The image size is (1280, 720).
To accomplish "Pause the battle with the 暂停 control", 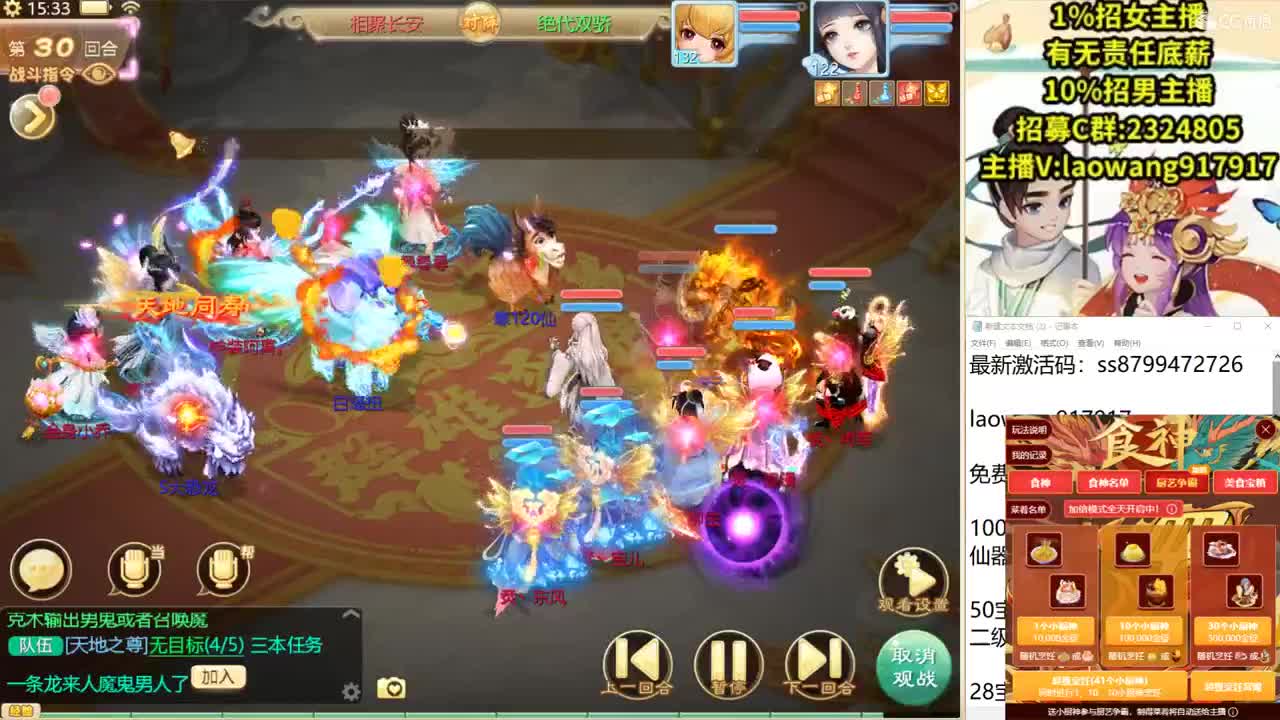I will click(728, 663).
